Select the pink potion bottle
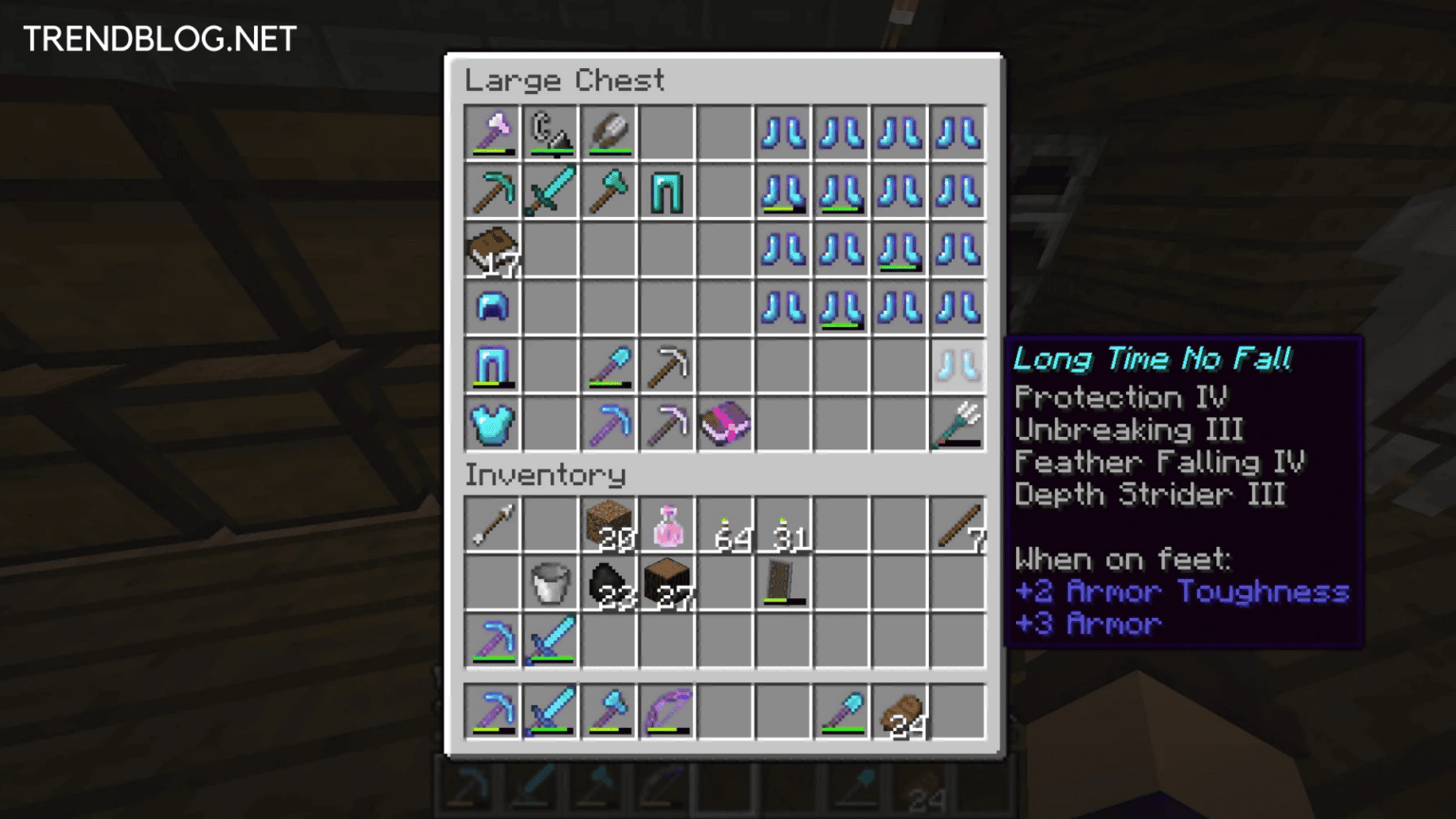This screenshot has height=819, width=1456. [x=666, y=524]
